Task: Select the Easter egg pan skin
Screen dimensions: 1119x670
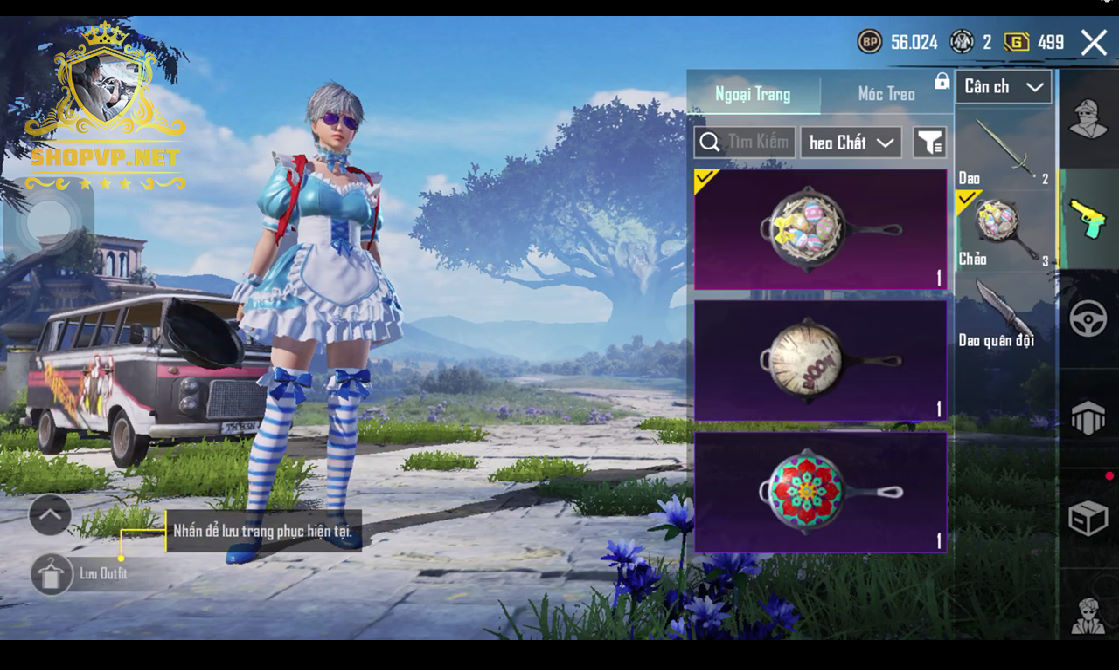Action: click(820, 229)
